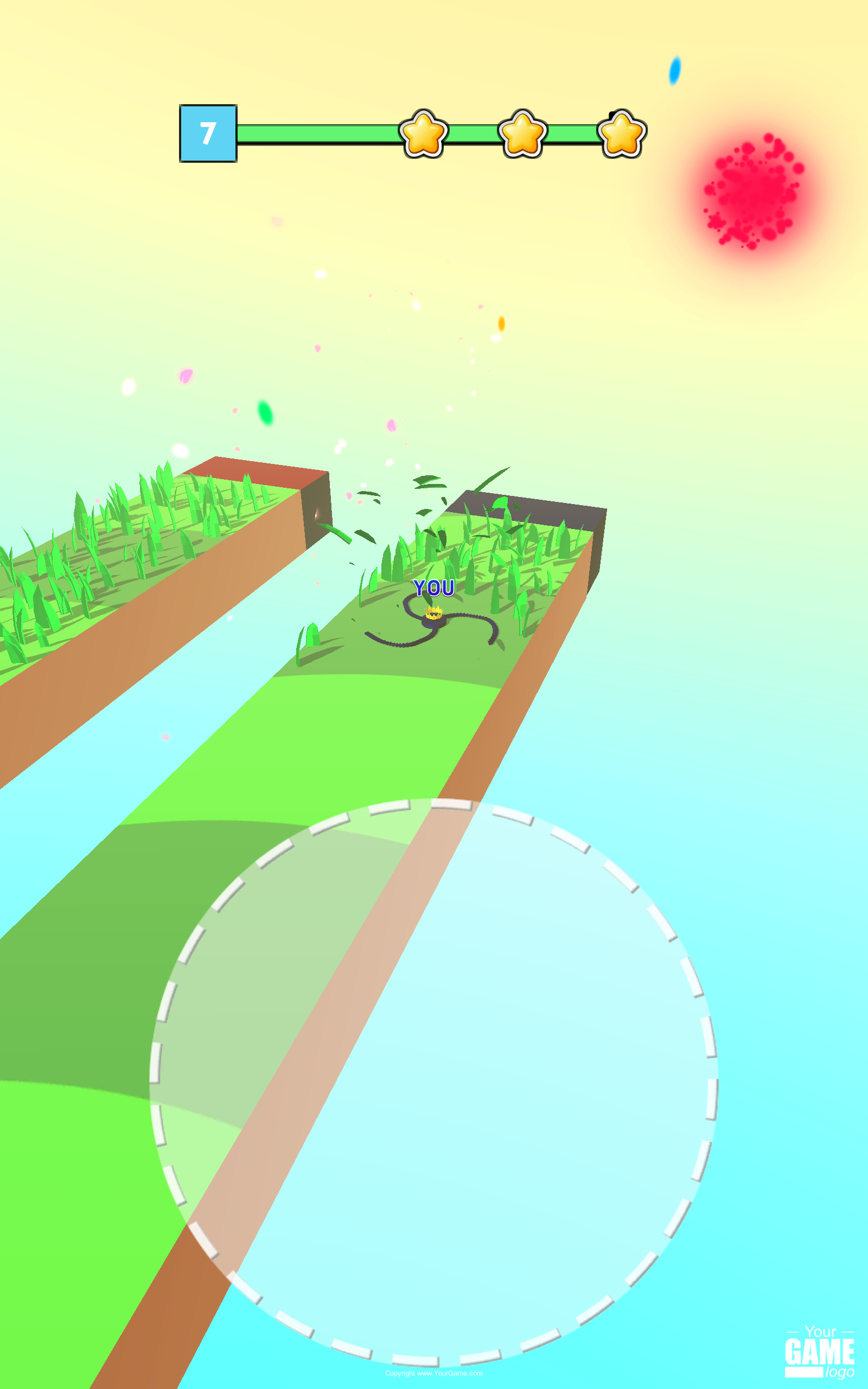The height and width of the screenshot is (1389, 868).
Task: Tap the second star on the progress bar
Action: [x=523, y=133]
